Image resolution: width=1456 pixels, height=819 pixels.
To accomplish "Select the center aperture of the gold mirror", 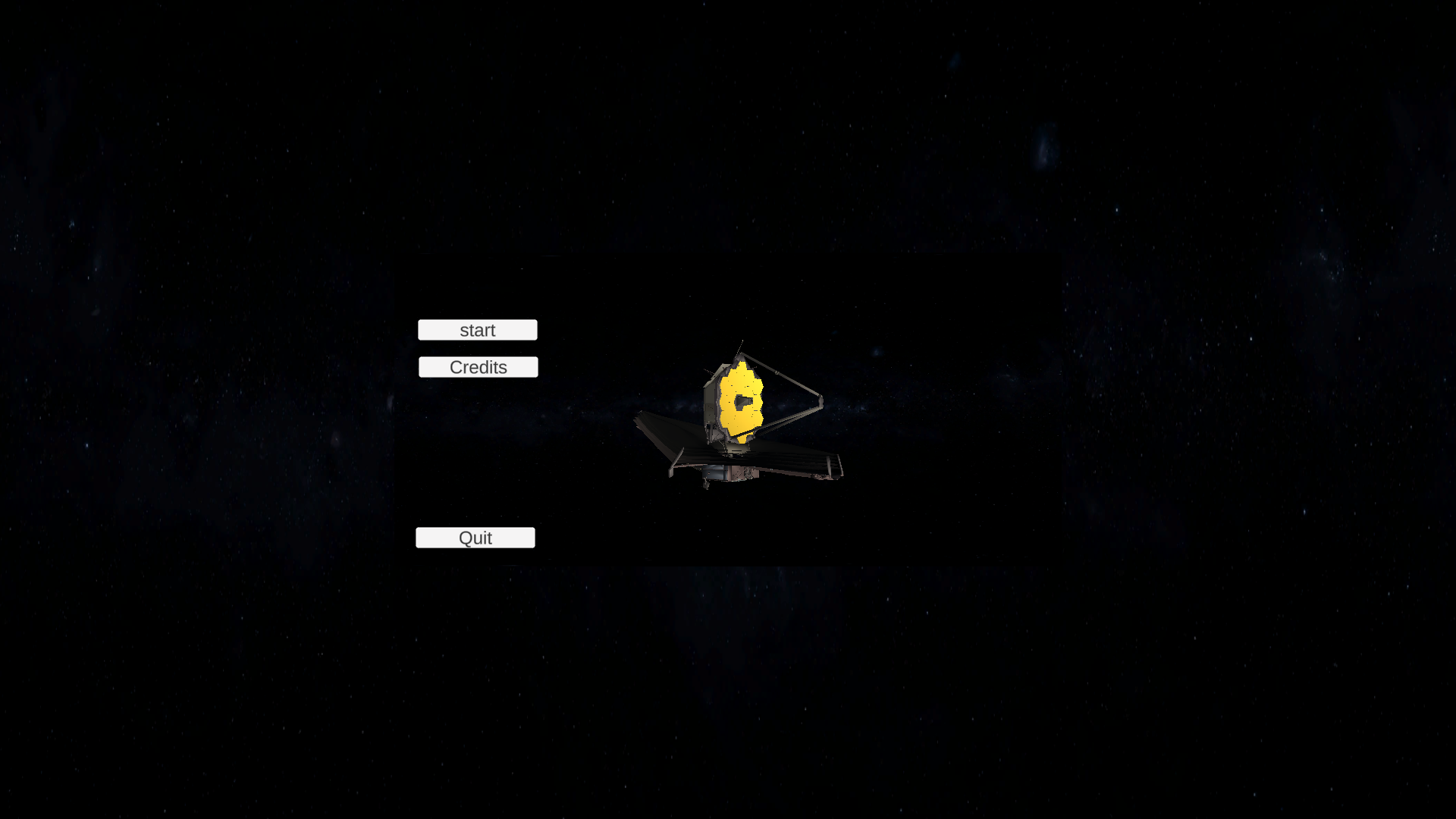I will [742, 402].
